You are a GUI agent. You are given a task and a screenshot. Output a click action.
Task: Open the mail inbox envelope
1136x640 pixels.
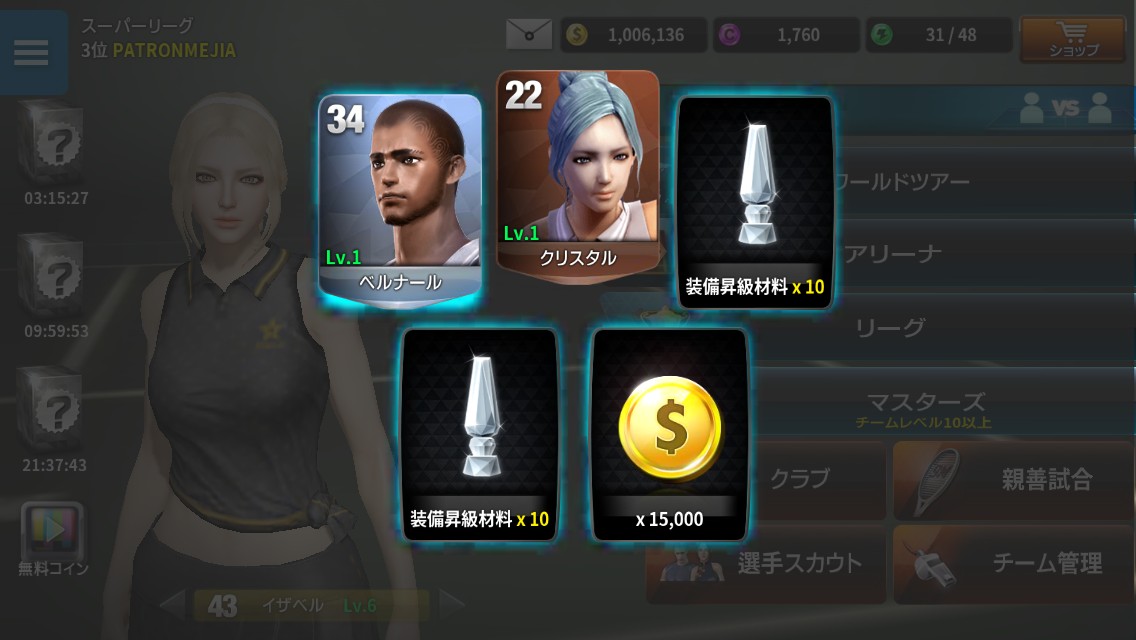pyautogui.click(x=529, y=35)
